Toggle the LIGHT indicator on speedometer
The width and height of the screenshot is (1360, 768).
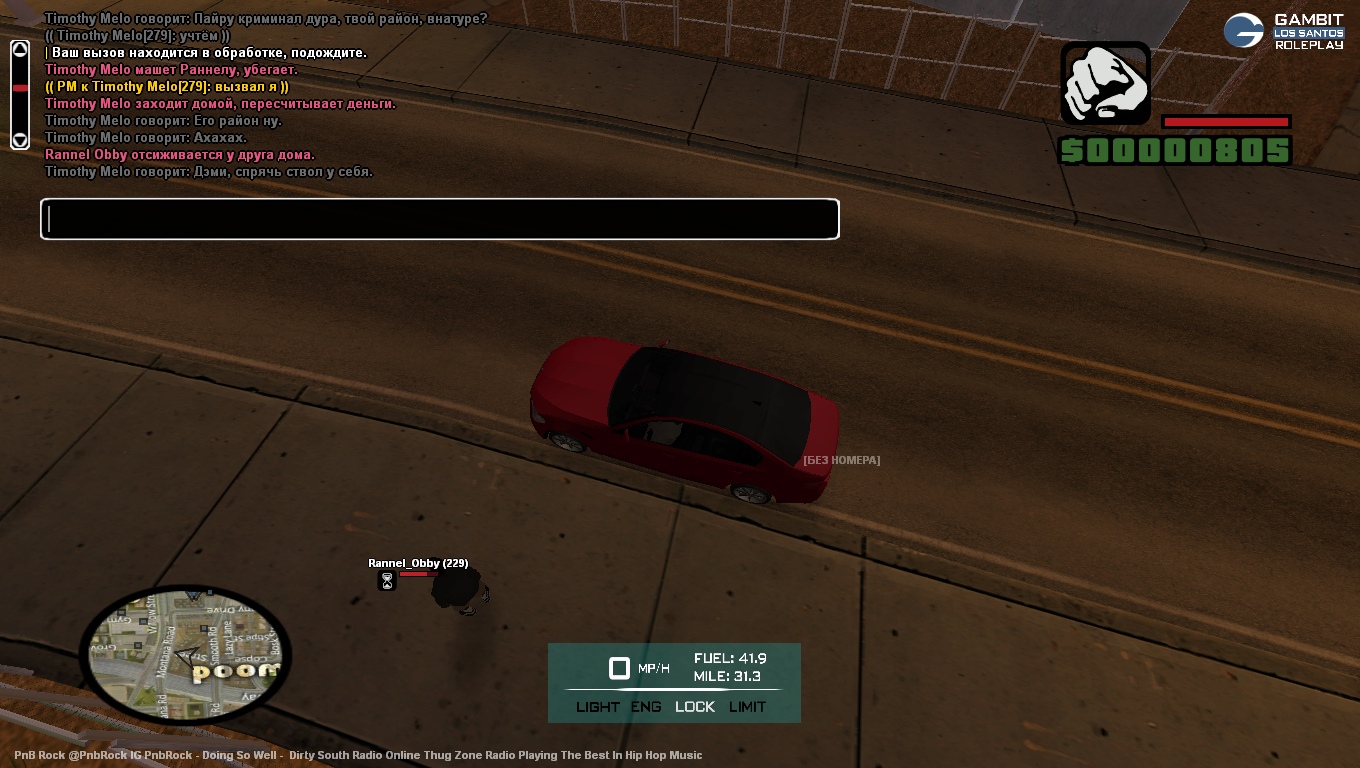pos(598,707)
